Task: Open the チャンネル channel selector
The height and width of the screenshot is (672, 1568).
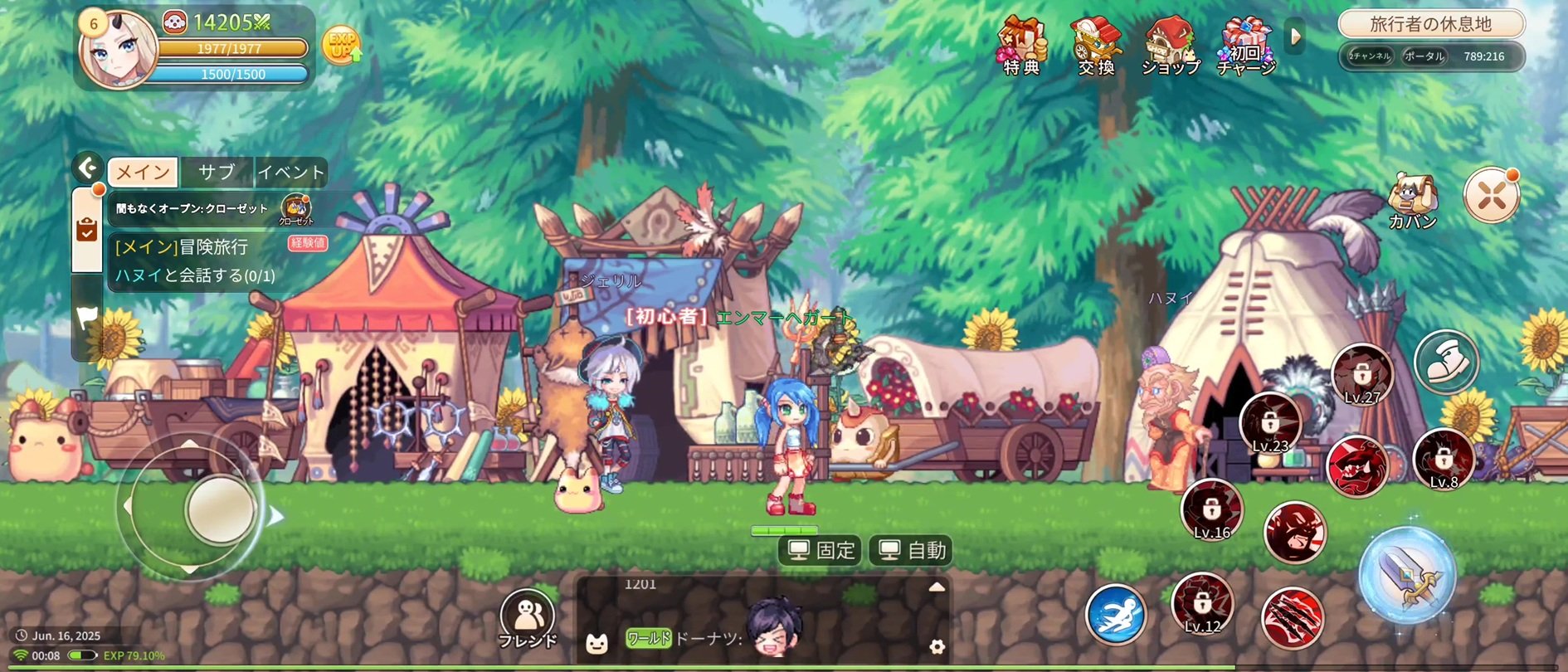Action: pyautogui.click(x=1370, y=56)
